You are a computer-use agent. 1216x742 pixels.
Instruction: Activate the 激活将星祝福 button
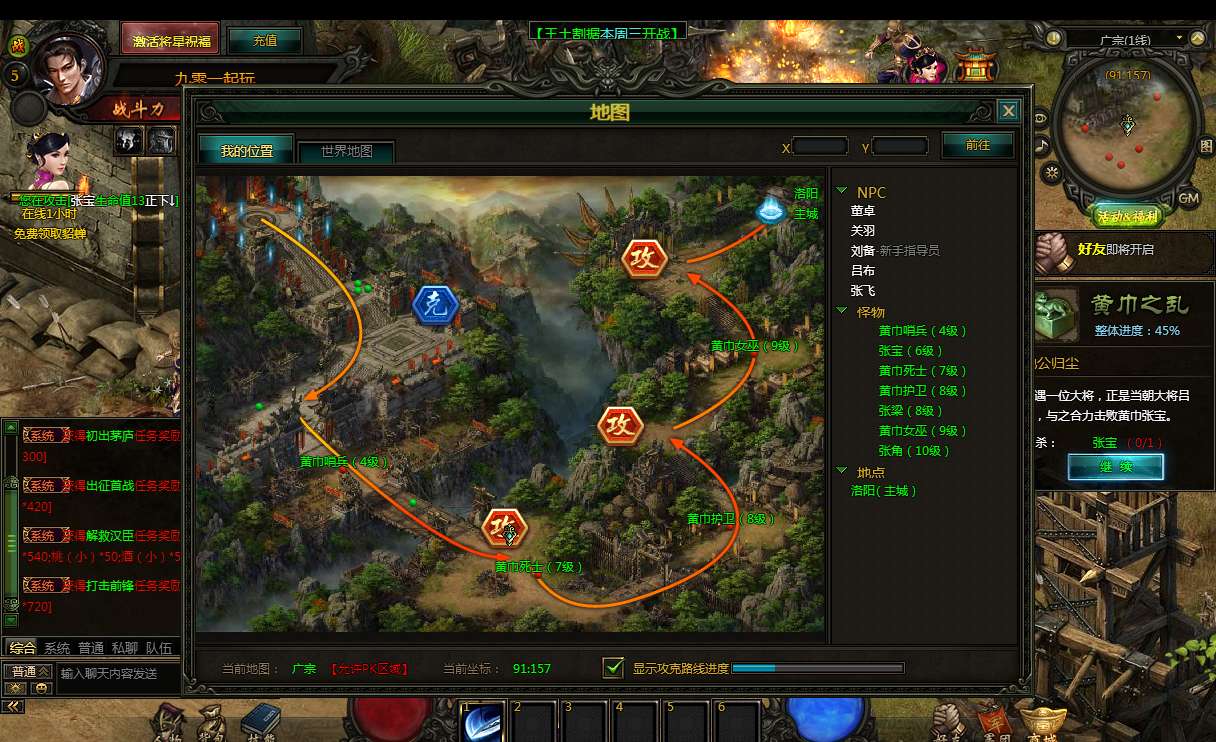[x=170, y=40]
